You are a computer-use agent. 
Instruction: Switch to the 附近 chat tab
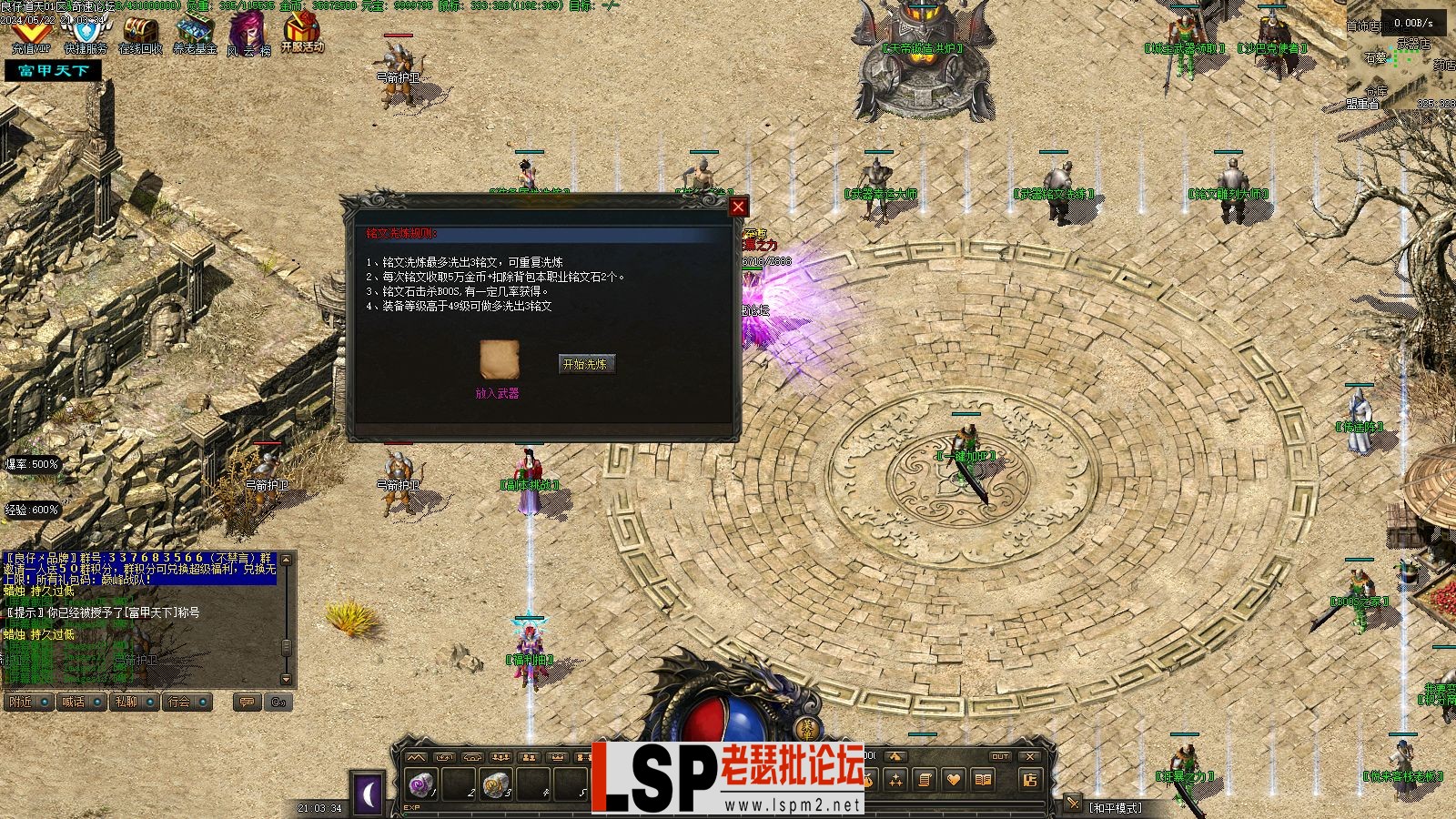pos(20,703)
